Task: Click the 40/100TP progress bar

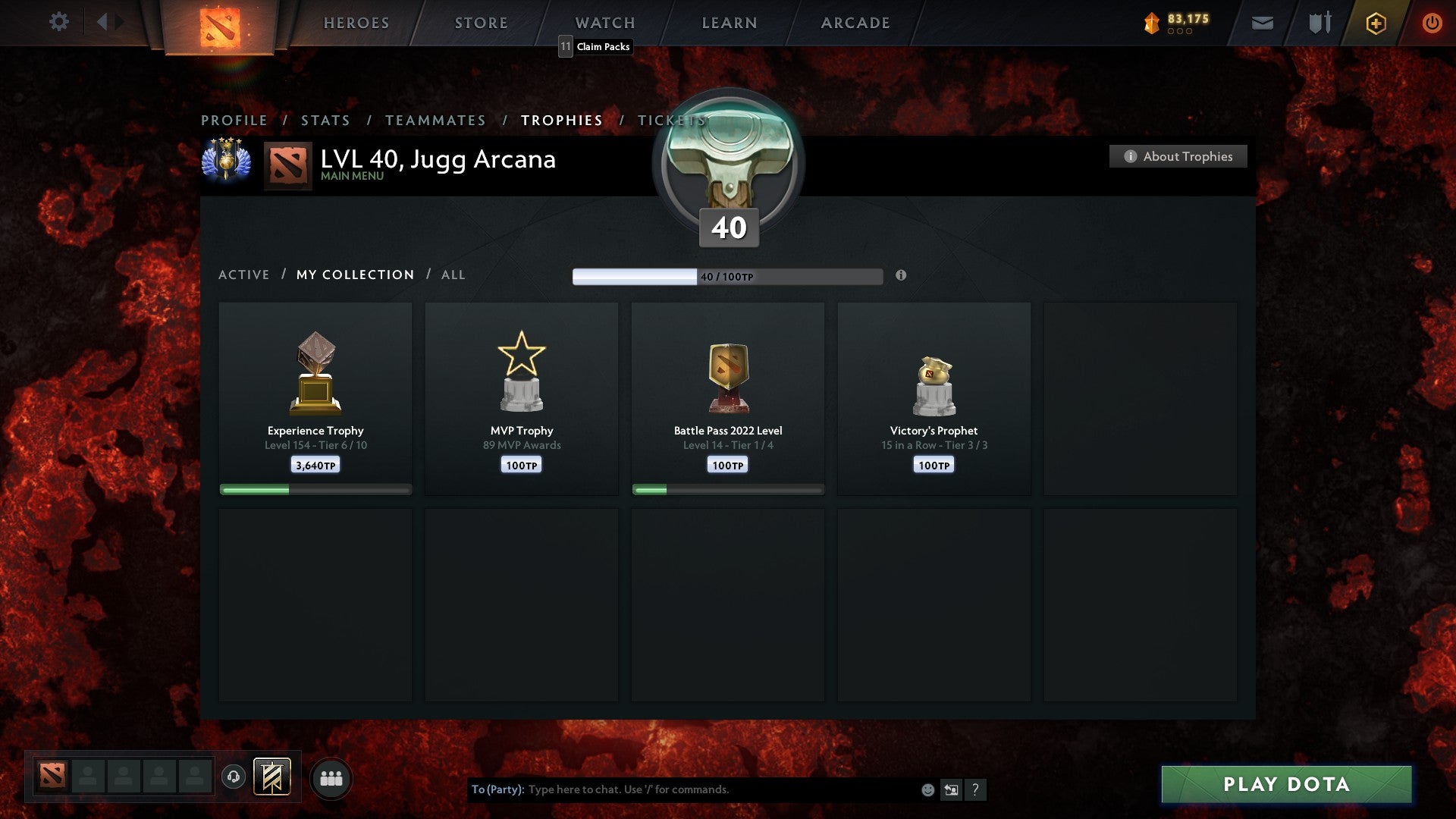Action: pyautogui.click(x=726, y=276)
